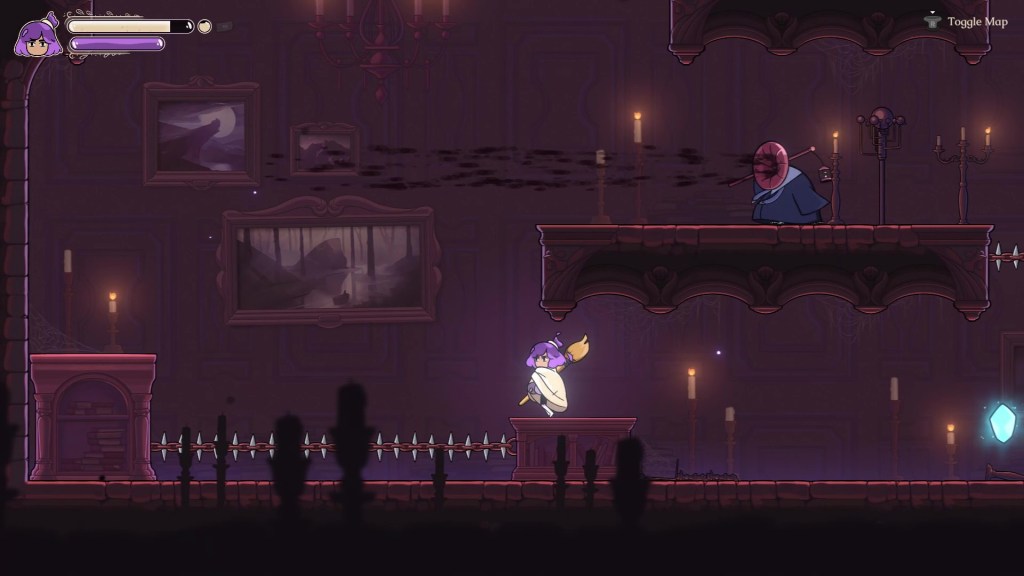The image size is (1024, 576).
Task: Select the round charge orb beside the health bar
Action: click(x=205, y=26)
